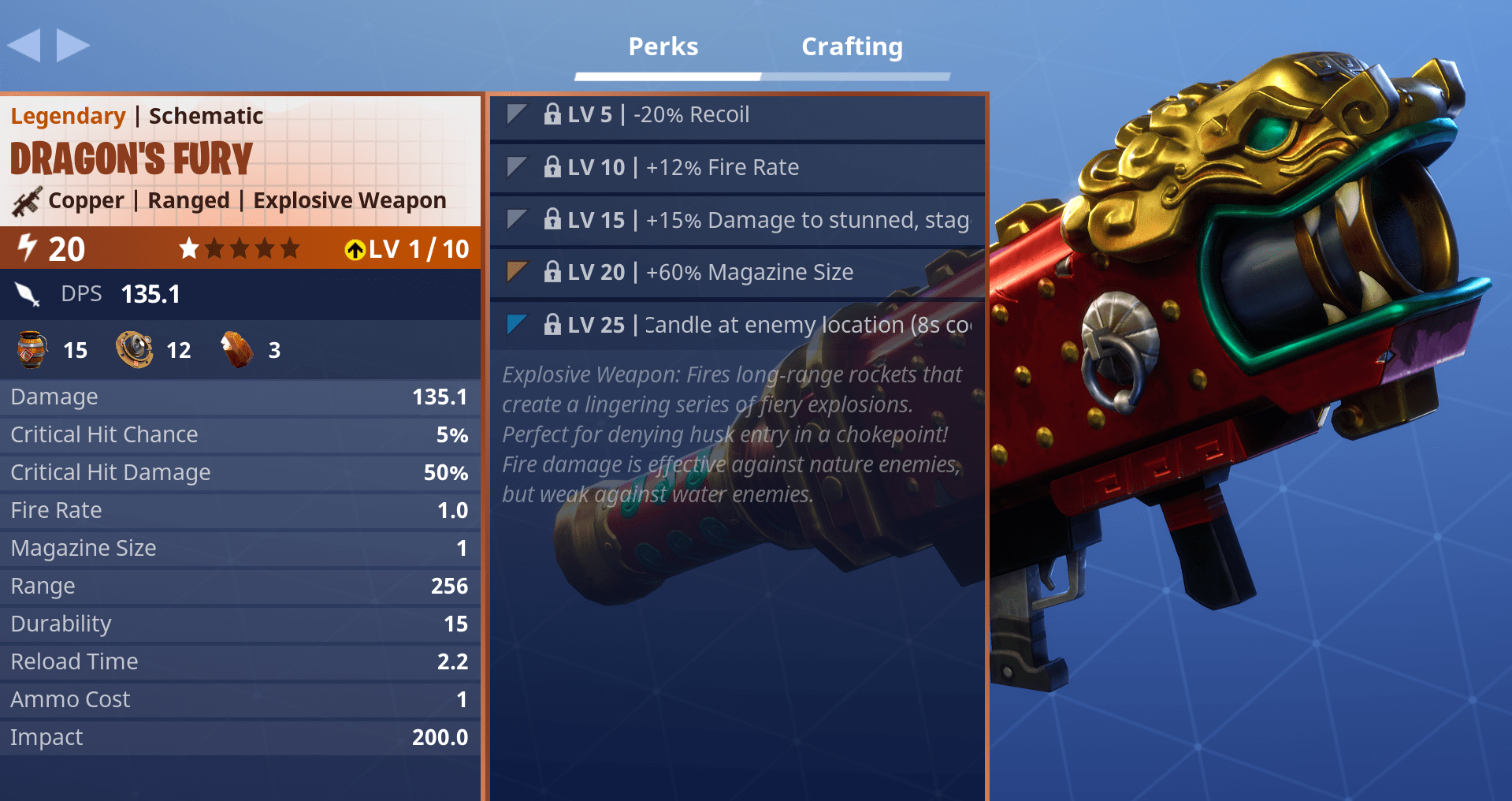Select the Perks tab

(663, 47)
